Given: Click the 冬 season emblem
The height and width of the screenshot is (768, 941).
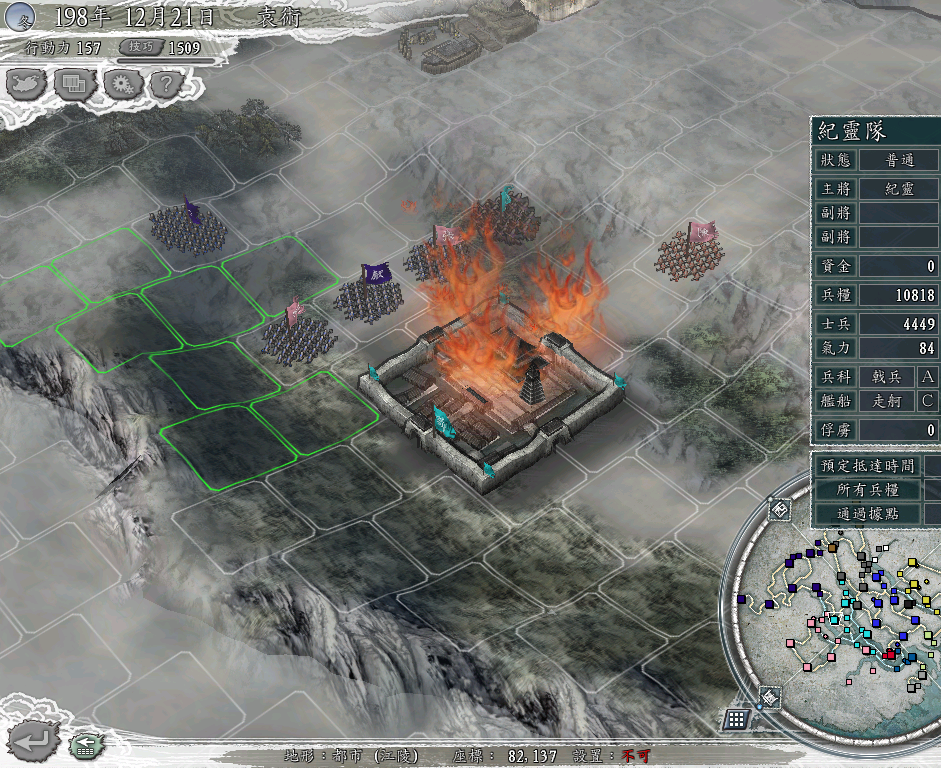Looking at the screenshot, I should coord(21,16).
